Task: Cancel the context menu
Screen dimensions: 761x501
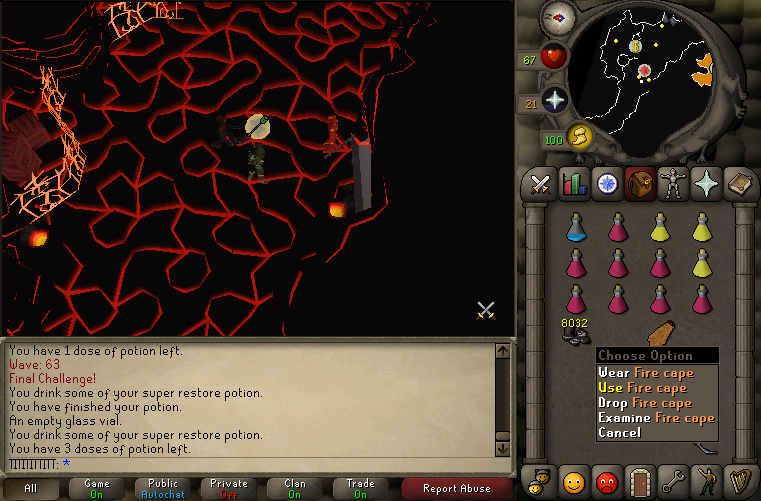Action: coord(620,433)
